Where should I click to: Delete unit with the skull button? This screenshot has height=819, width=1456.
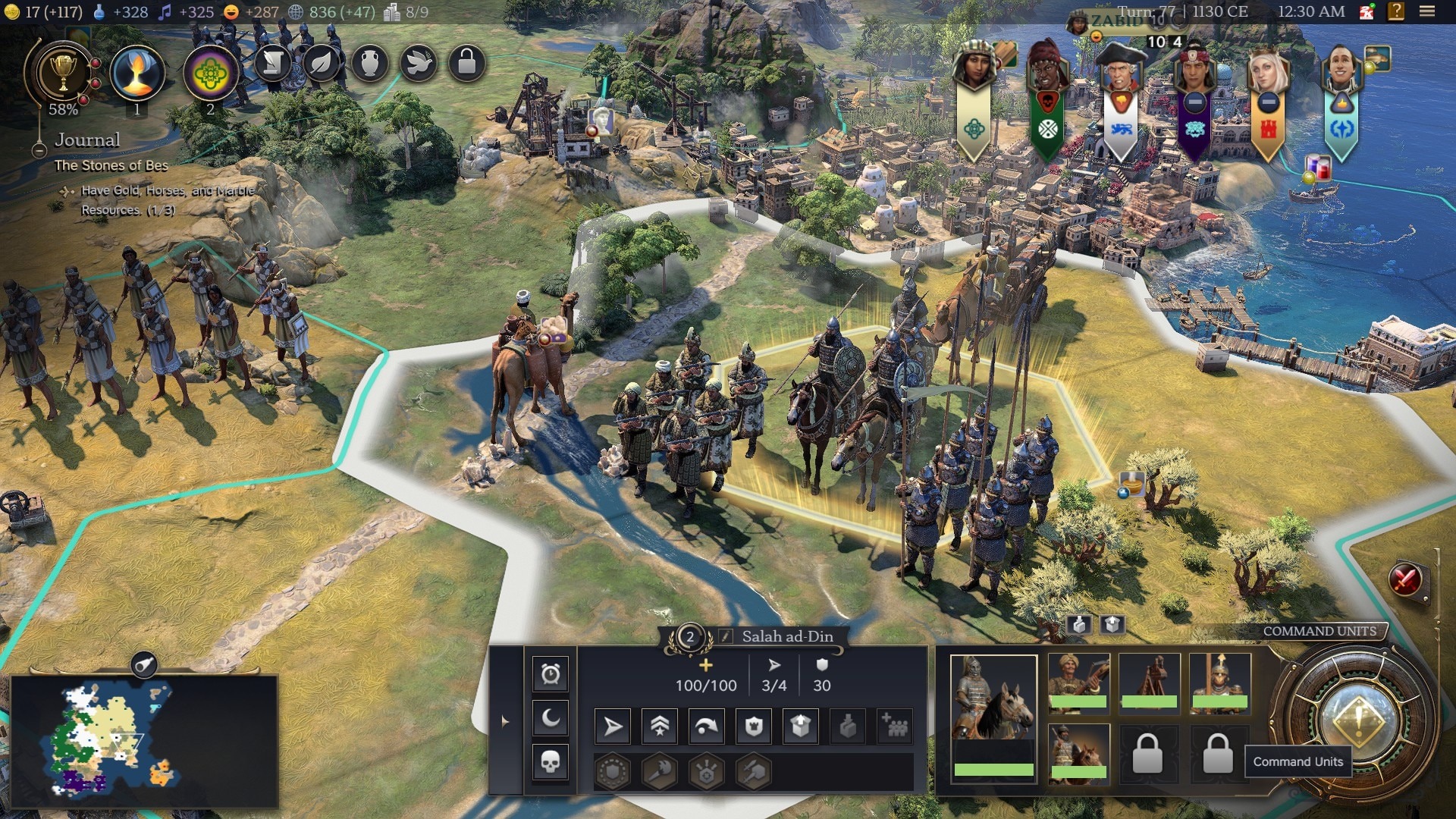click(x=551, y=761)
